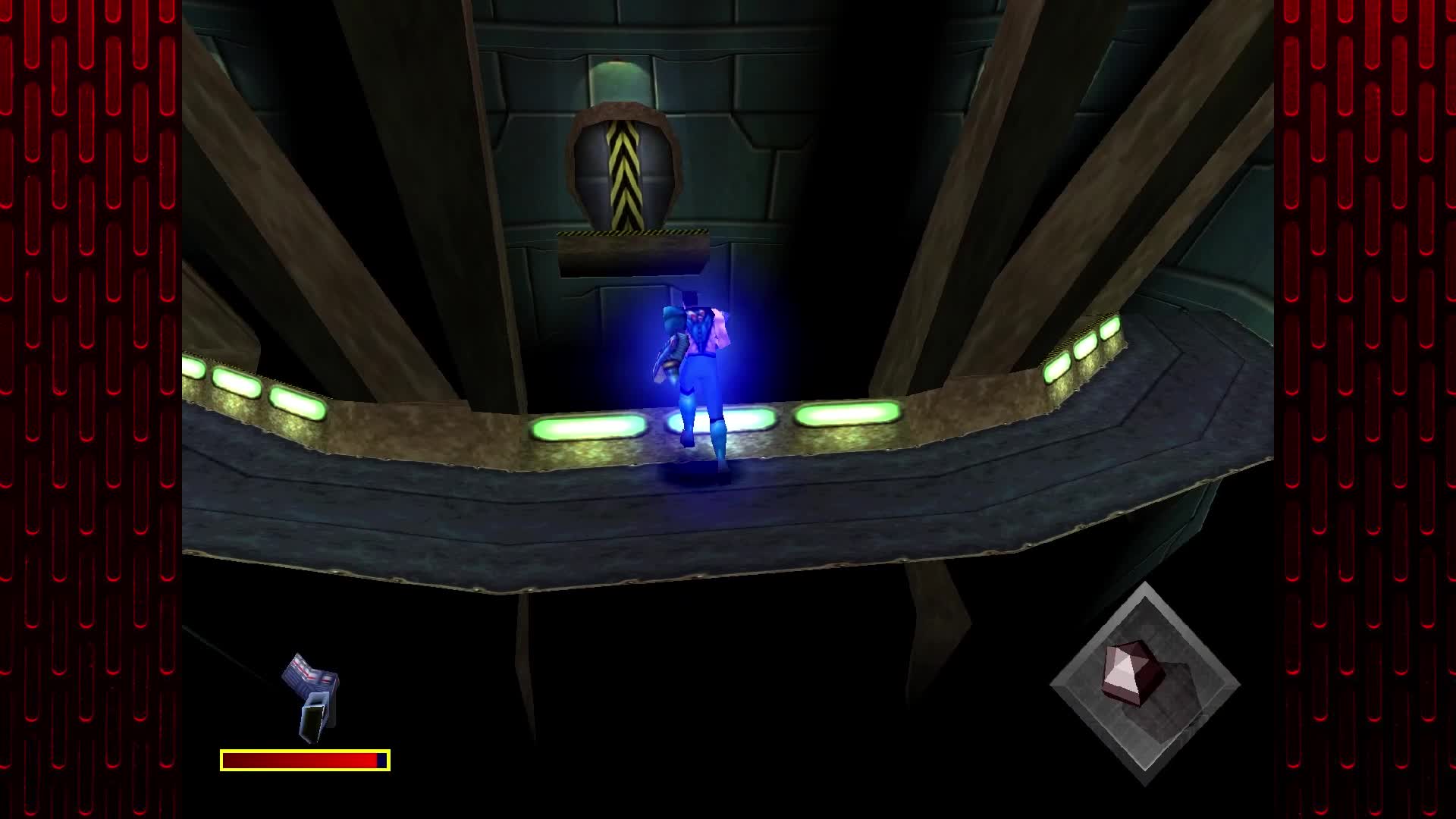Select the weapon icon above the health bar
Screen dimensions: 1456x819
pos(312,697)
